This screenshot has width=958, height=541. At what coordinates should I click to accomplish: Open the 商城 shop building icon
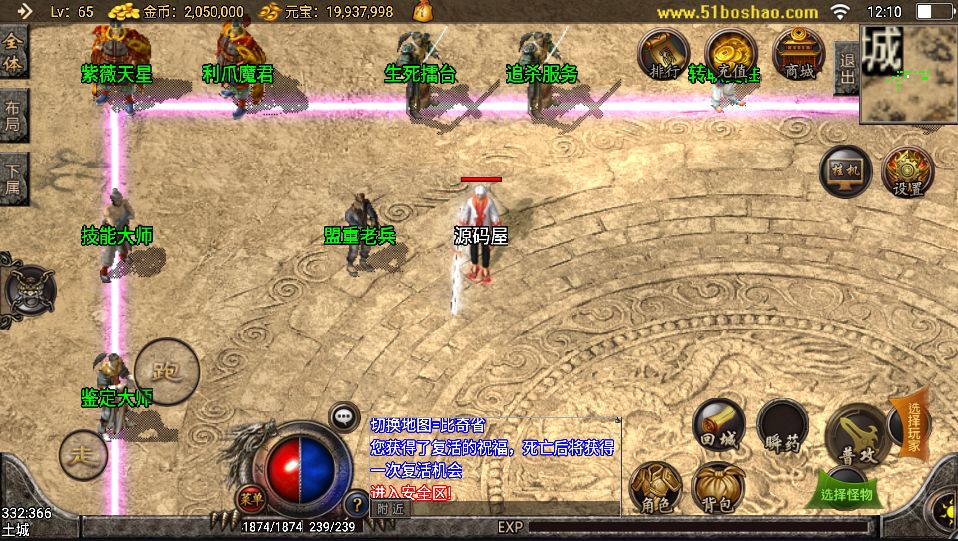[x=798, y=53]
